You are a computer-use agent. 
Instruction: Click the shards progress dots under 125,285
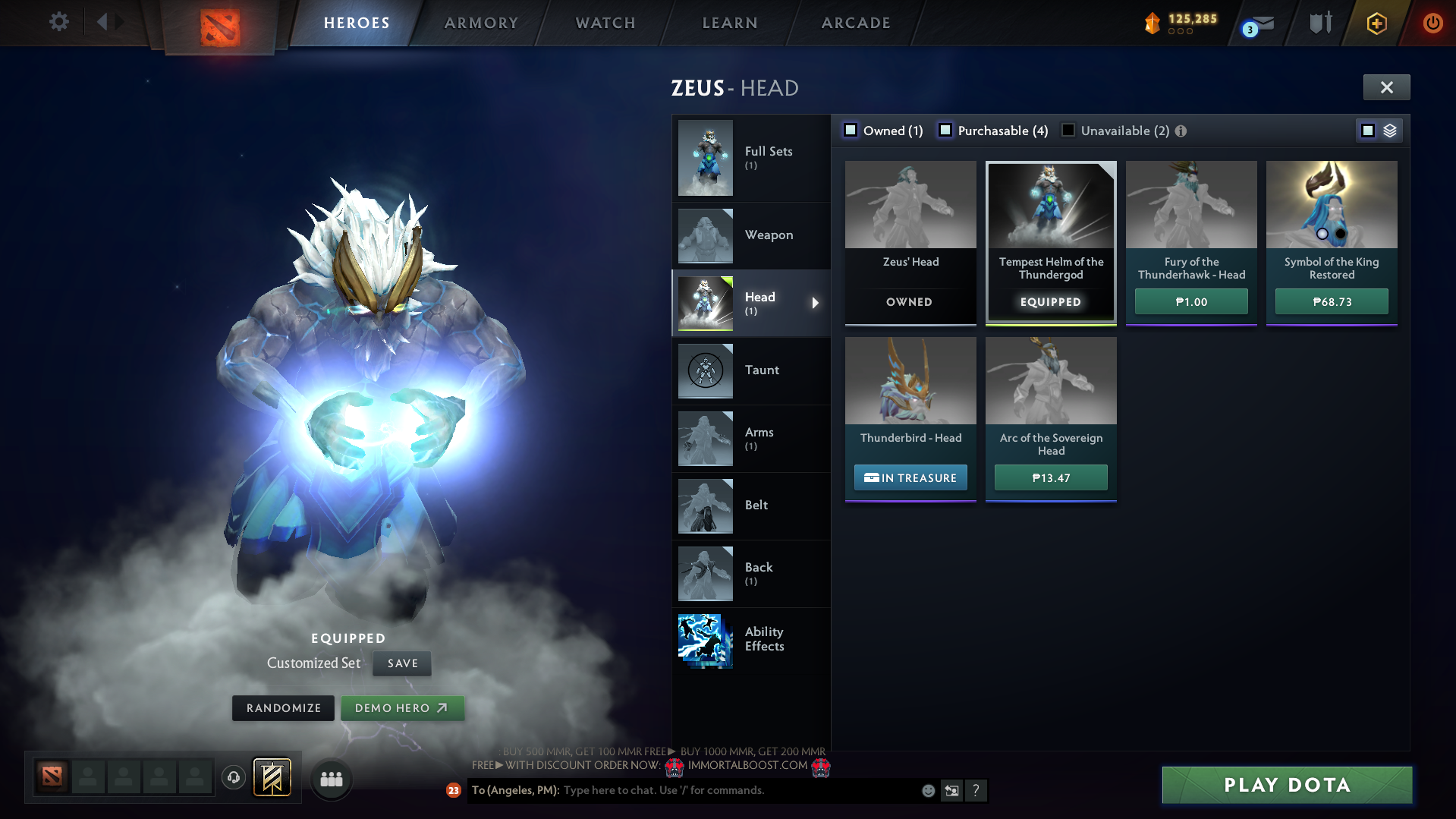[x=1180, y=33]
